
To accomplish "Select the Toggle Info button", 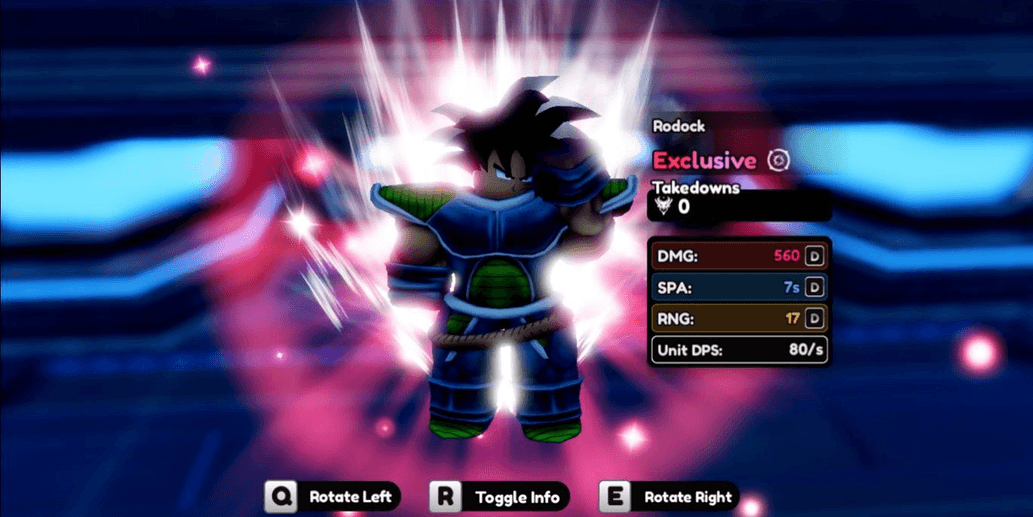I will 500,497.
